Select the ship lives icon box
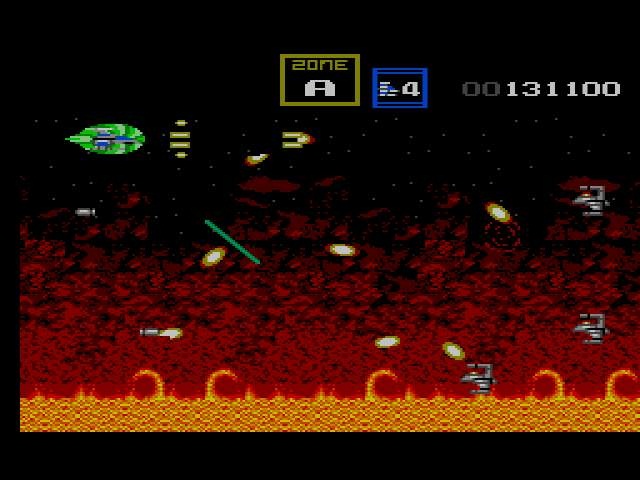The width and height of the screenshot is (640, 480). (x=400, y=88)
